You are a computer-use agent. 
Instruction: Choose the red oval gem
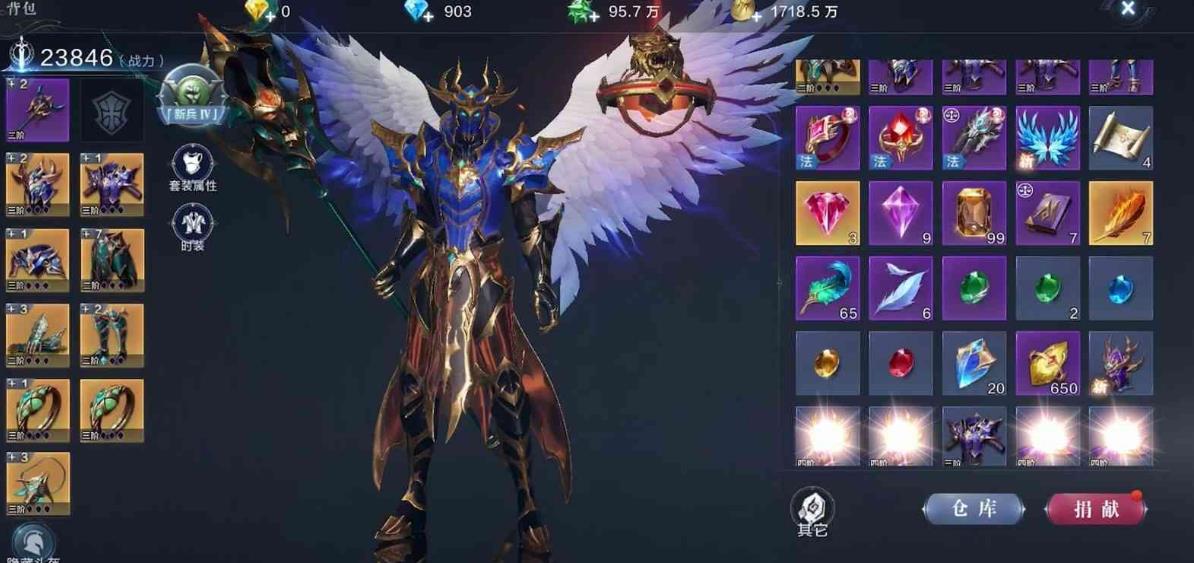(x=900, y=363)
